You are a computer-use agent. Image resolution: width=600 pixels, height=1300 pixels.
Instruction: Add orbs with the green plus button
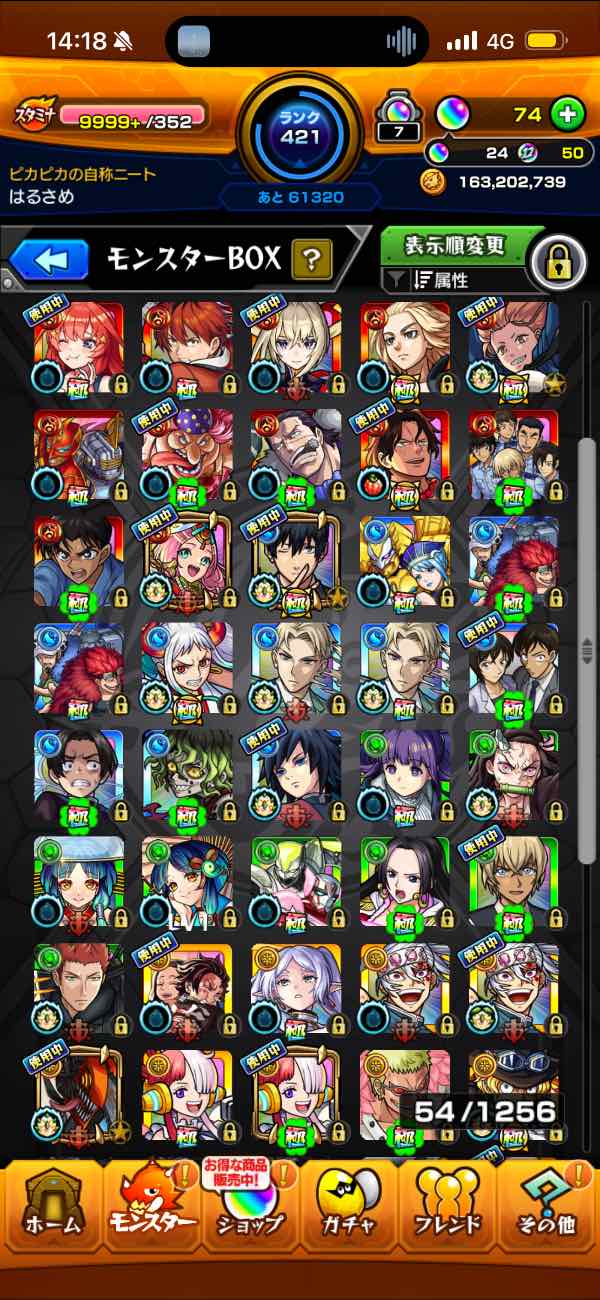(x=567, y=115)
